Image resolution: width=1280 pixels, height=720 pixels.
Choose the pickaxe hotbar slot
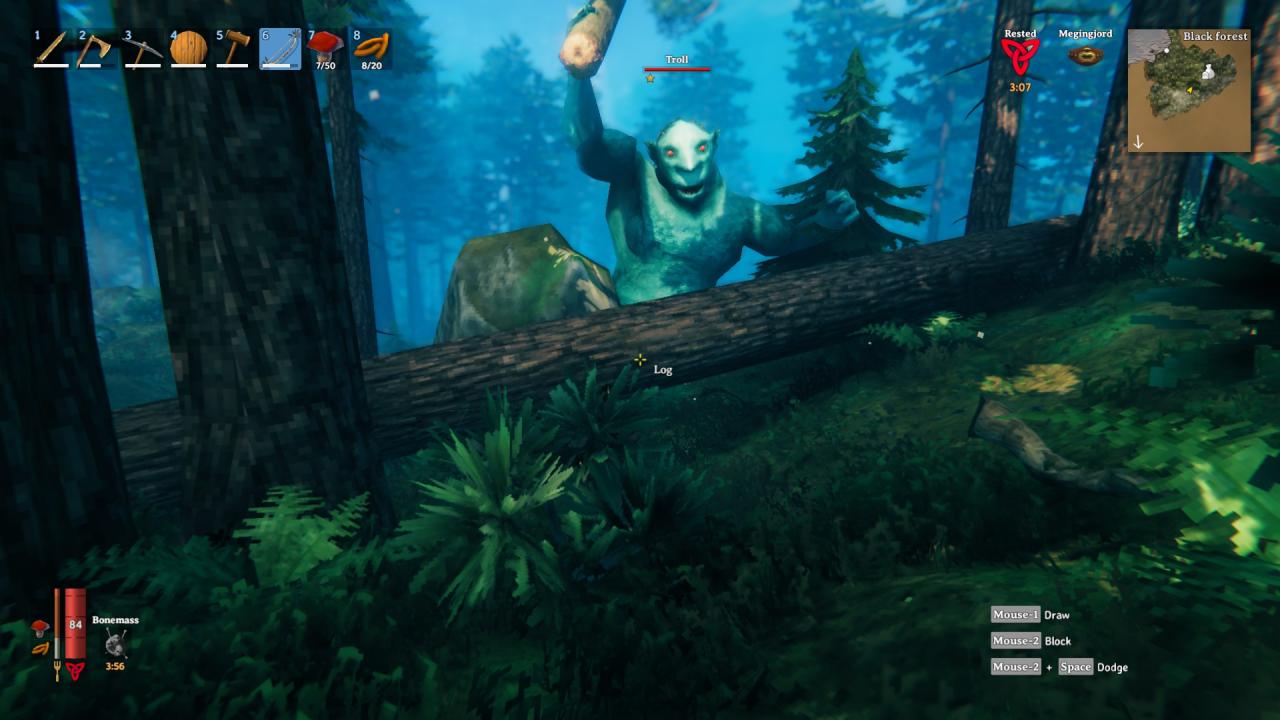142,49
